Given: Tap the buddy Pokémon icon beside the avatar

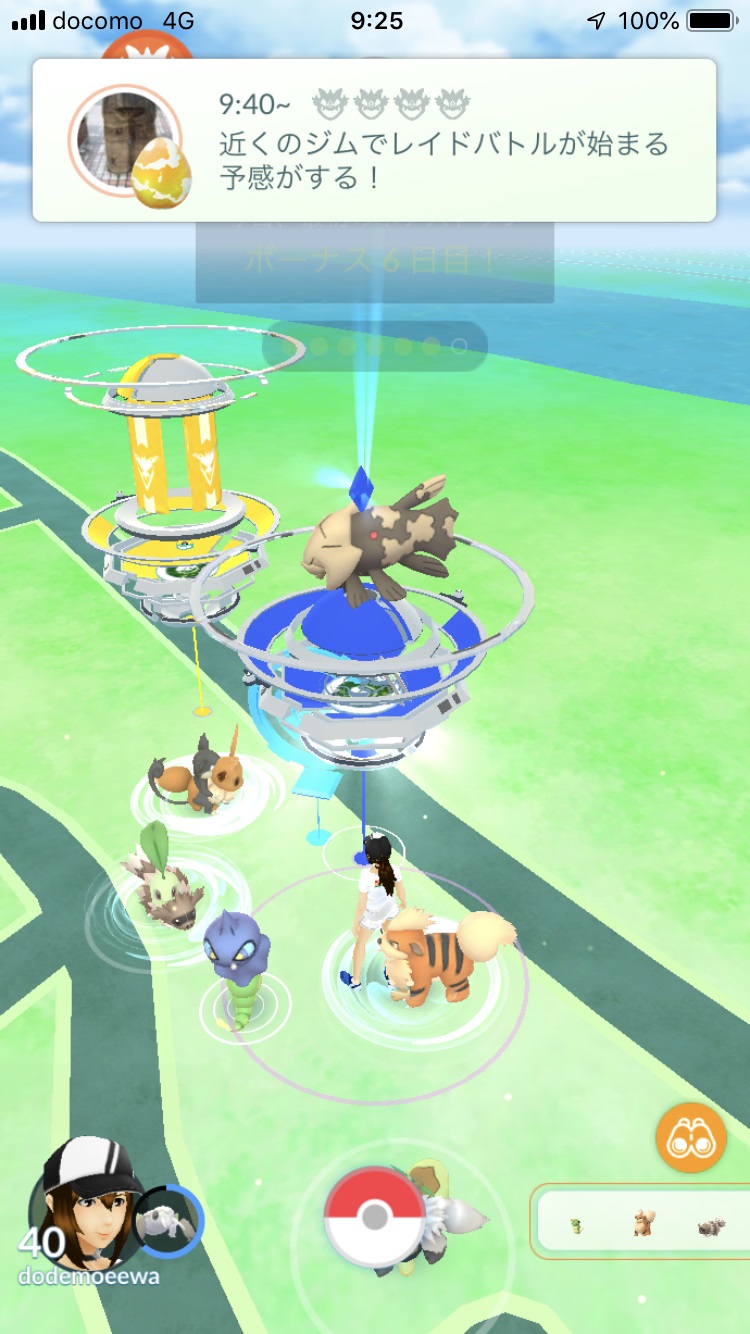Looking at the screenshot, I should (x=168, y=1221).
